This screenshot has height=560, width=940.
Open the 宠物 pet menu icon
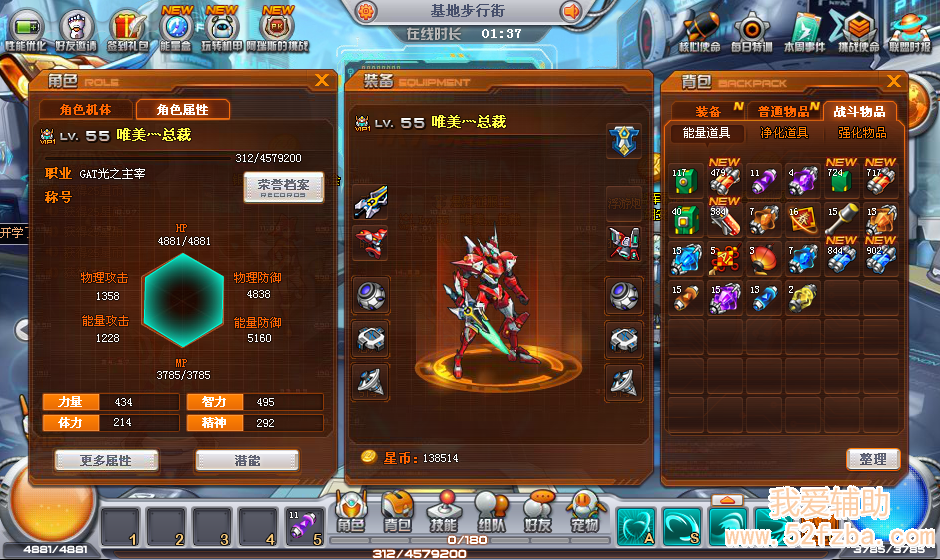pos(584,511)
